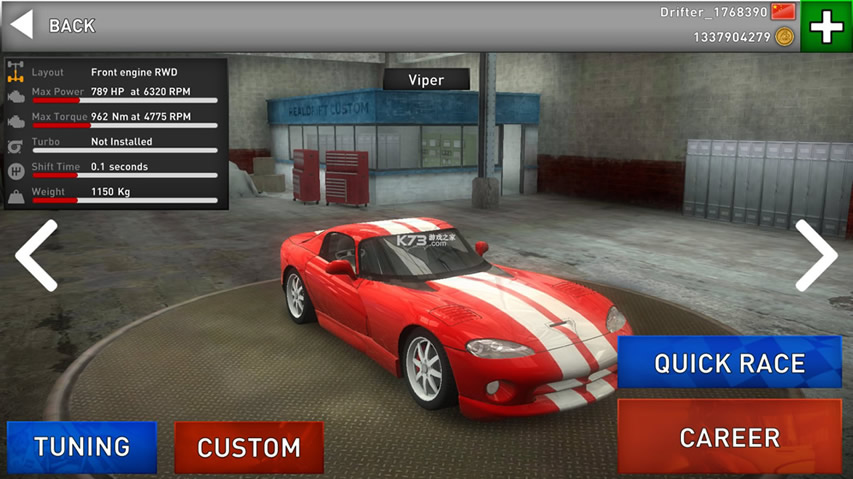
Task: Click the gold coin currency icon
Action: 785,37
